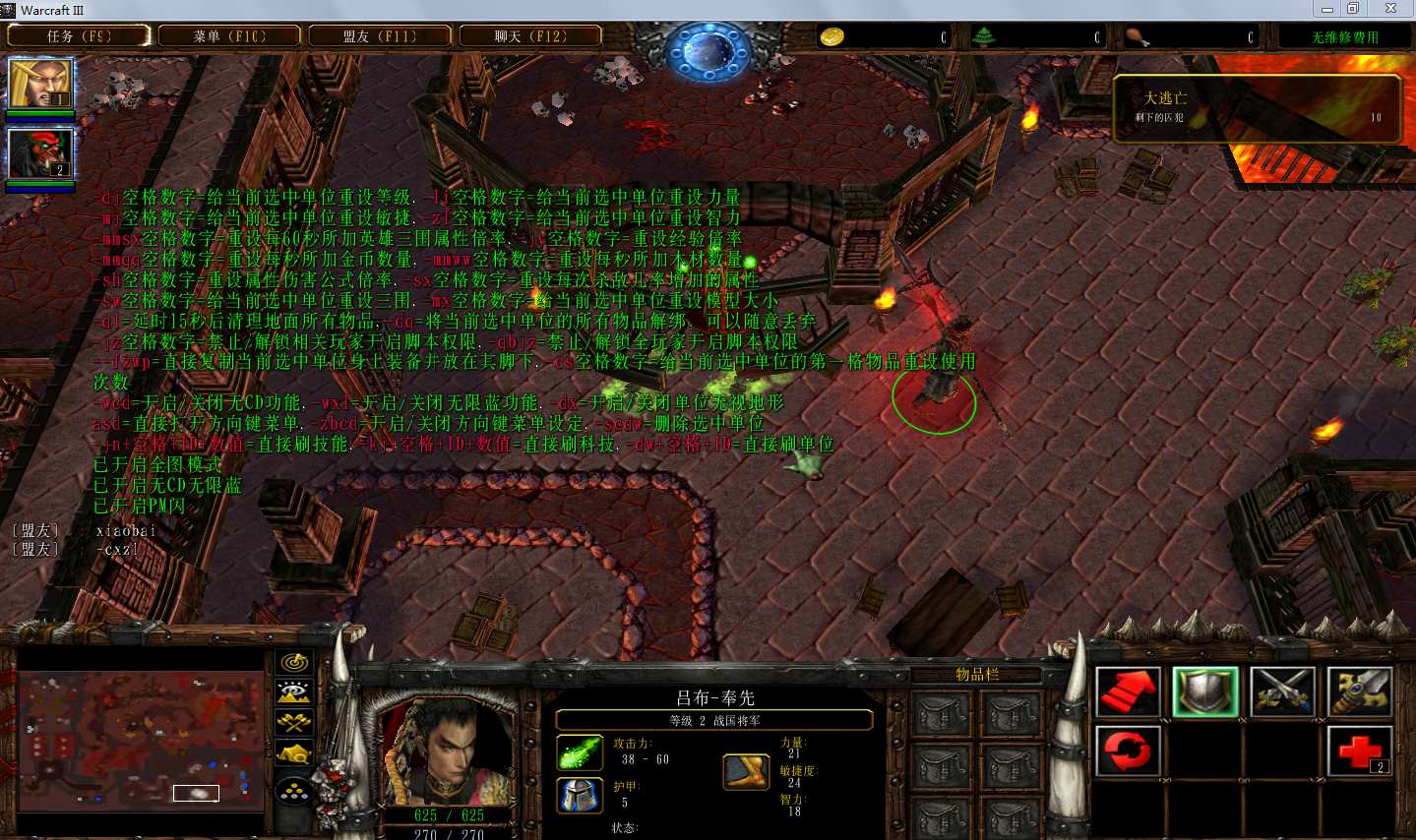Open the 聊天 (F12) chat log

tap(530, 36)
